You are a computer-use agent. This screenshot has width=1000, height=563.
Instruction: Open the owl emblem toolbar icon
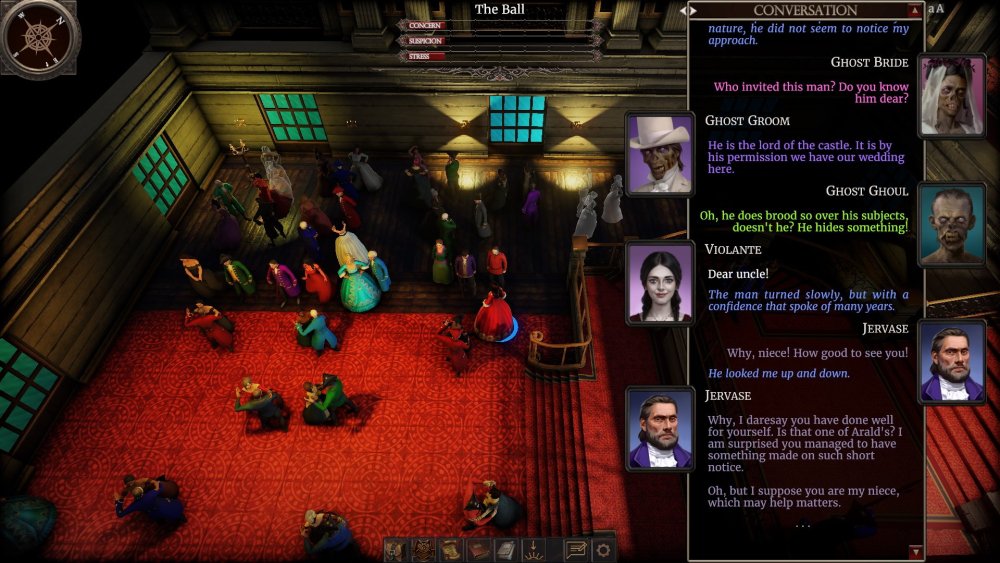(x=425, y=549)
